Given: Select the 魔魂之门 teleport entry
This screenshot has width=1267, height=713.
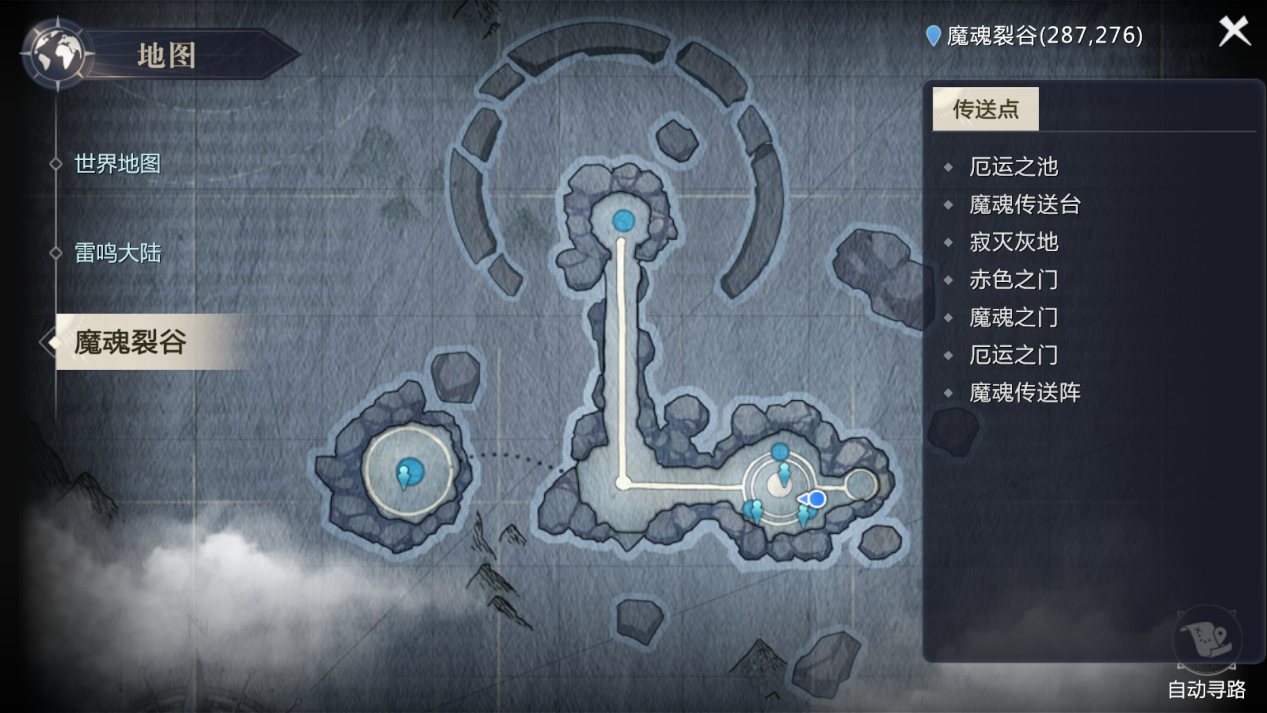Looking at the screenshot, I should tap(1013, 318).
